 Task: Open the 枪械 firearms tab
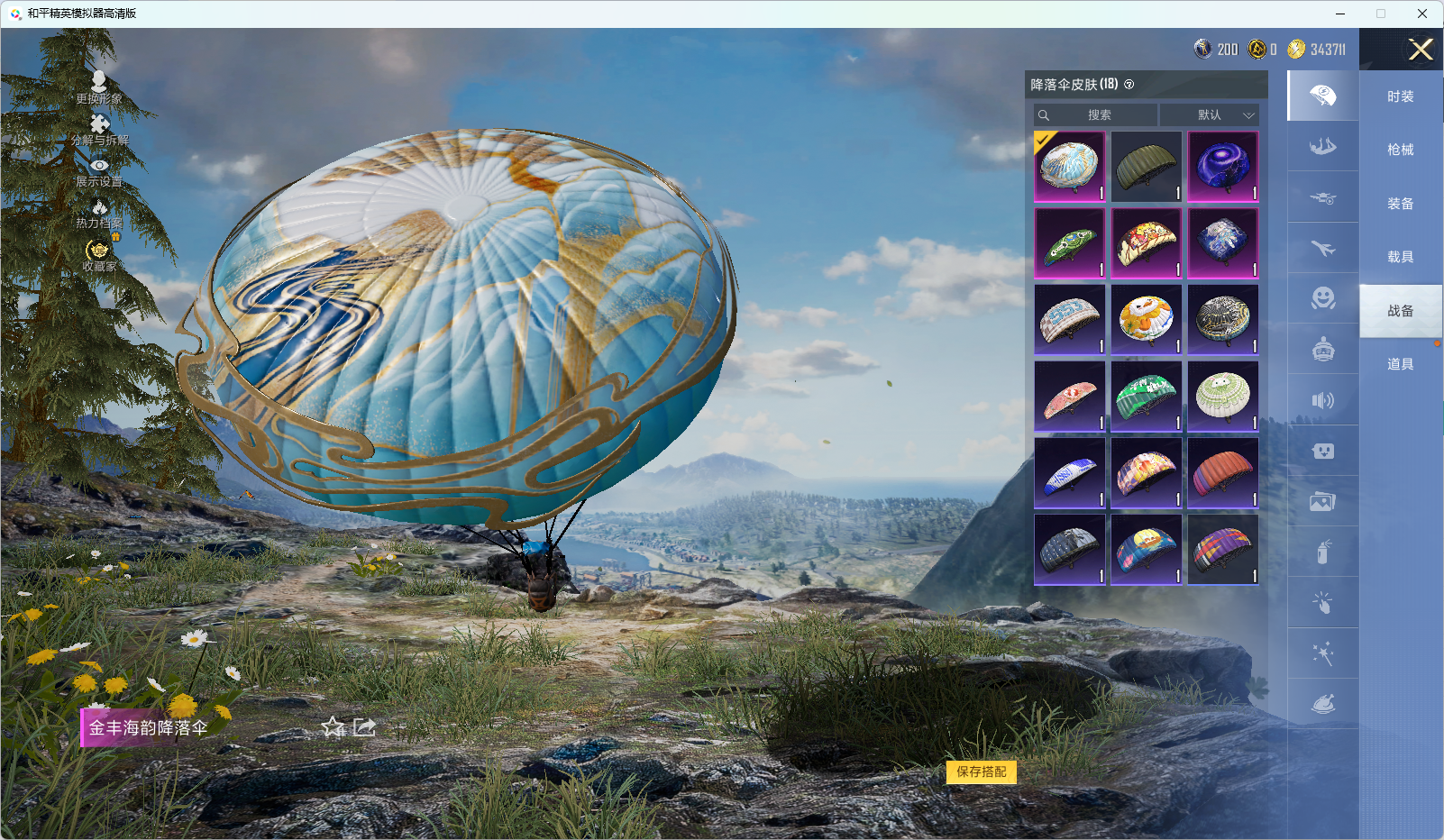(1400, 150)
